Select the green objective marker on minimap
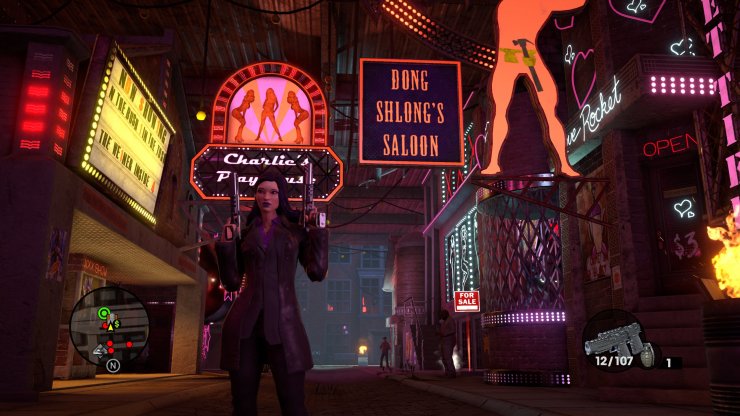This screenshot has width=740, height=416. [104, 314]
